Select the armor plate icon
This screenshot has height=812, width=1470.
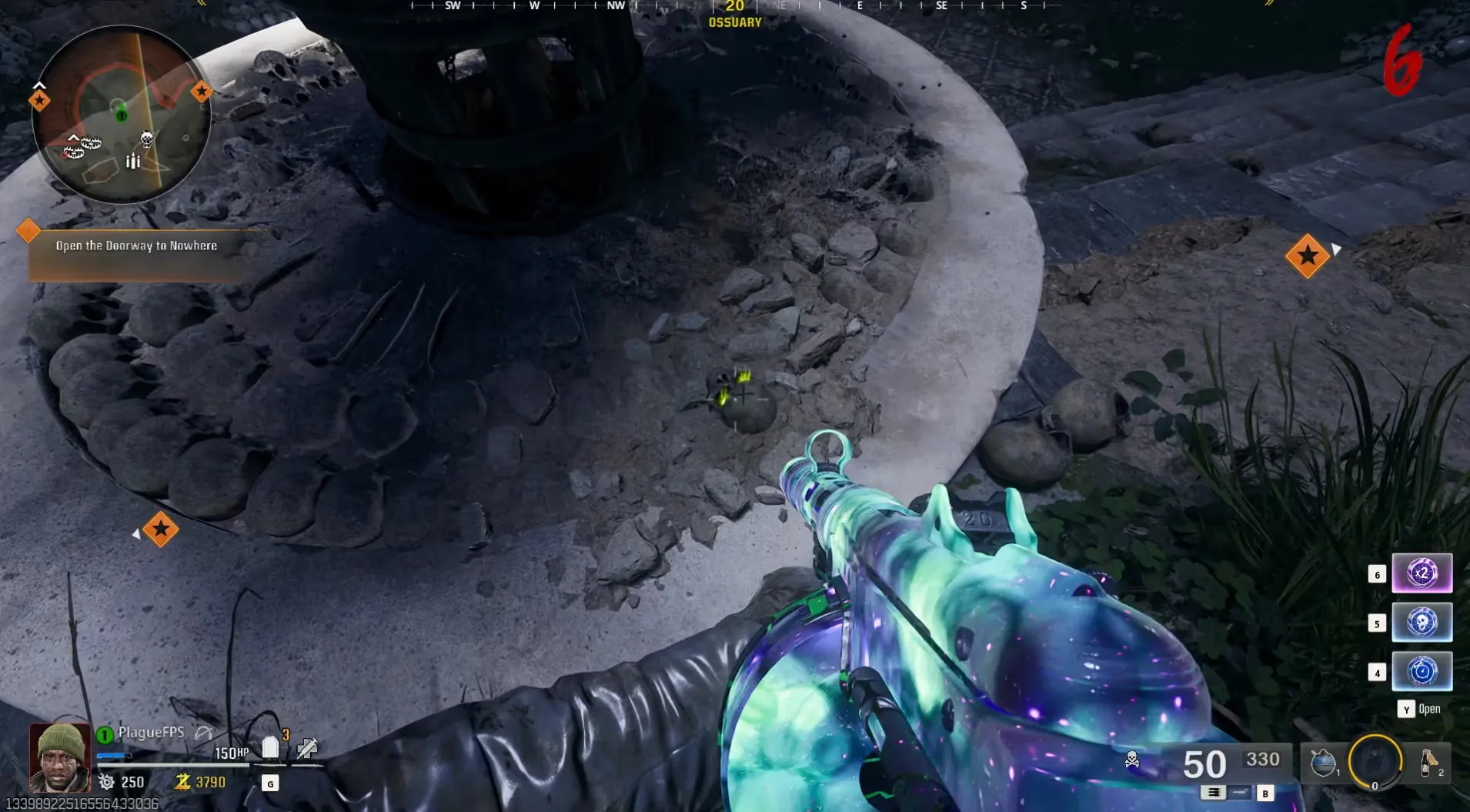click(270, 747)
